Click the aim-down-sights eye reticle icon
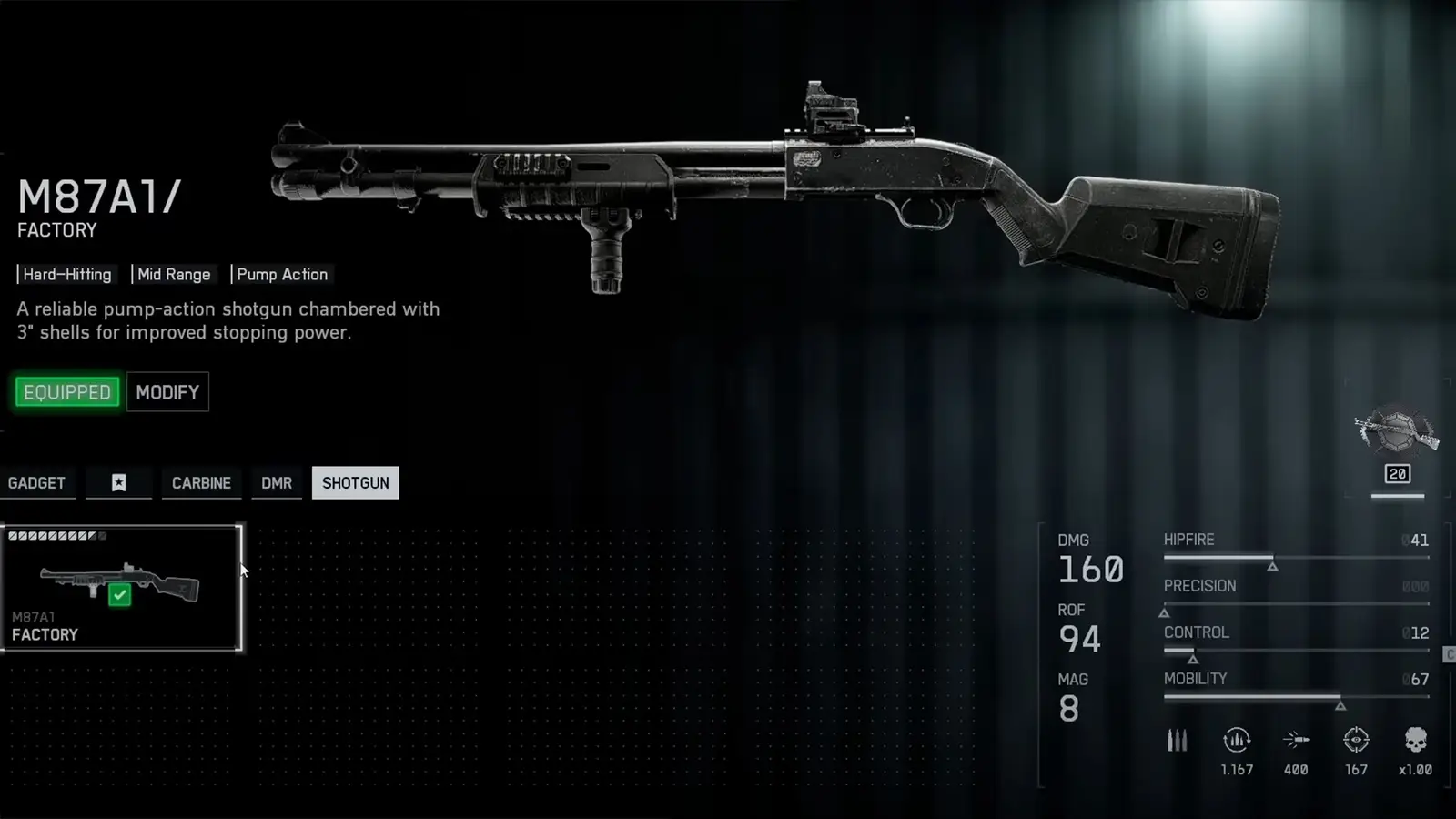Image resolution: width=1456 pixels, height=819 pixels. pyautogui.click(x=1357, y=742)
